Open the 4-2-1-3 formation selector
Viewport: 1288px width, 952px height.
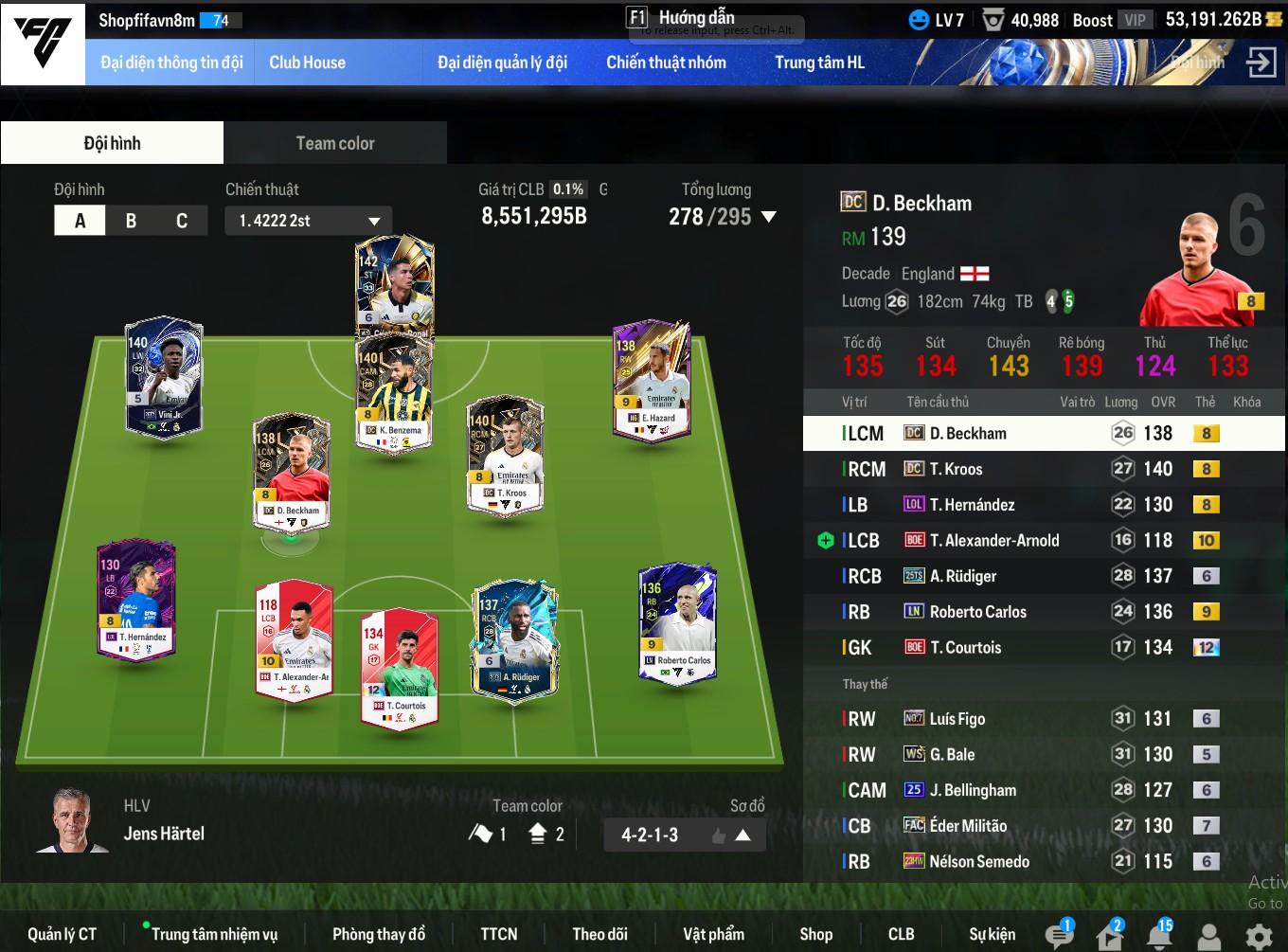pyautogui.click(x=684, y=835)
